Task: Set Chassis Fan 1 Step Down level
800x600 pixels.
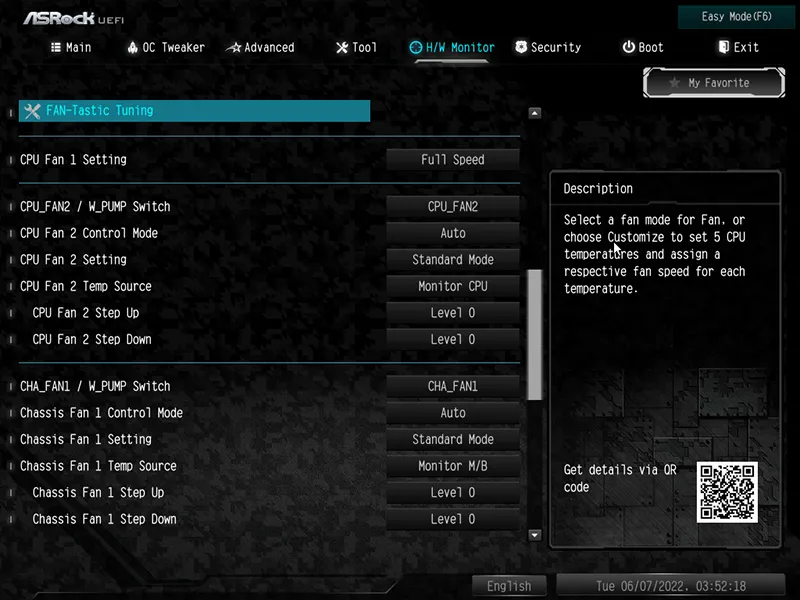Action: 453,519
